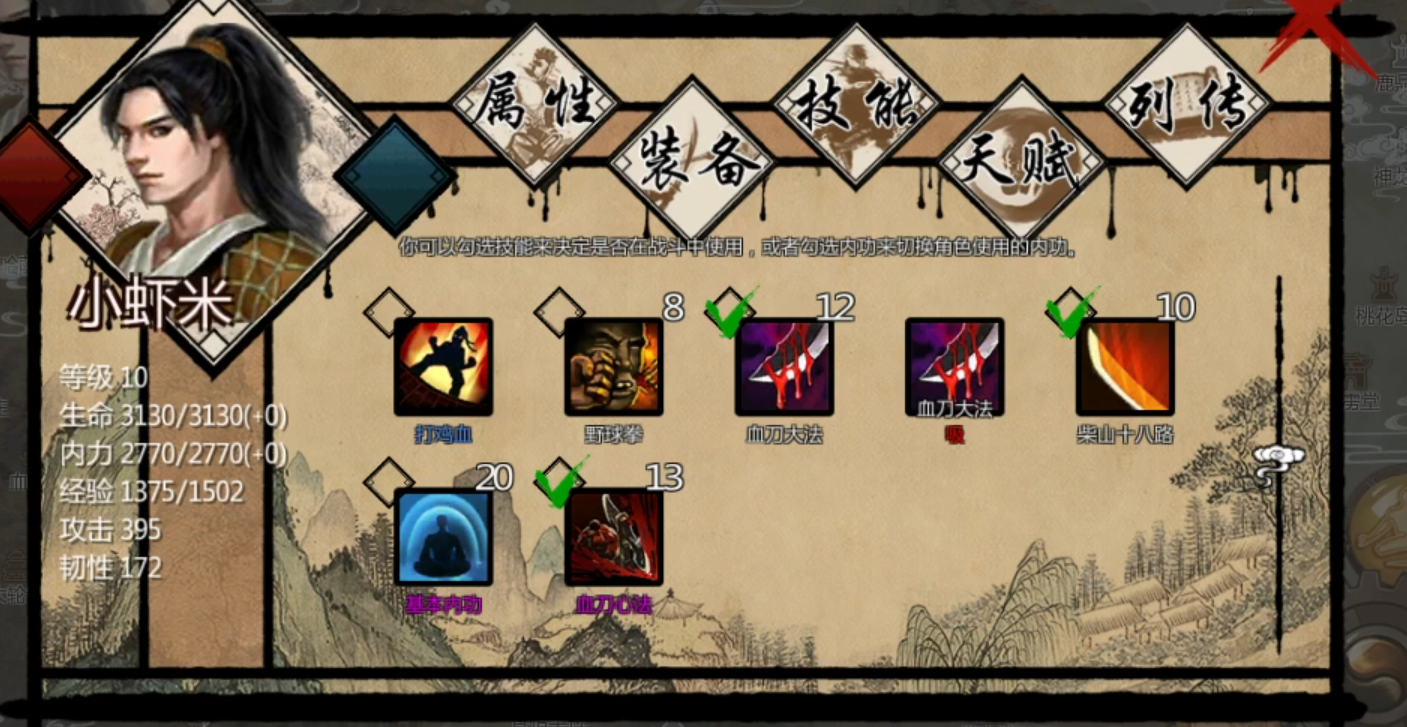Choose the level 12 血刀大法 skill icon

coord(784,366)
